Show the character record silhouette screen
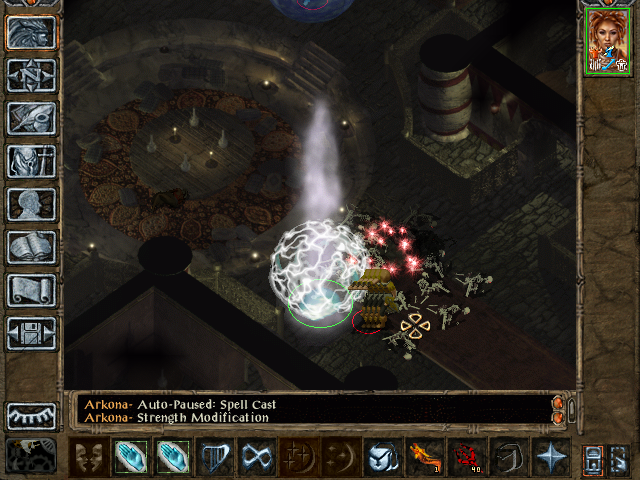 pyautogui.click(x=31, y=204)
